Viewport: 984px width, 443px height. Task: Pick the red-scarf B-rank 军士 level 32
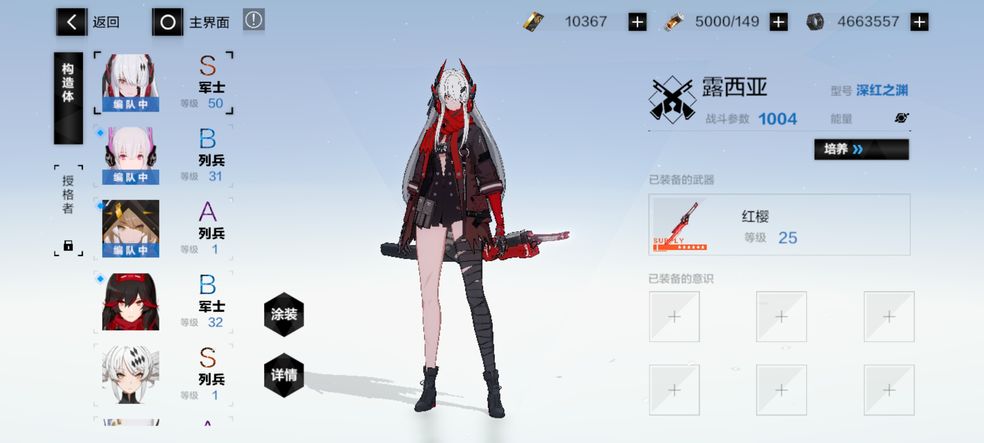[165, 301]
